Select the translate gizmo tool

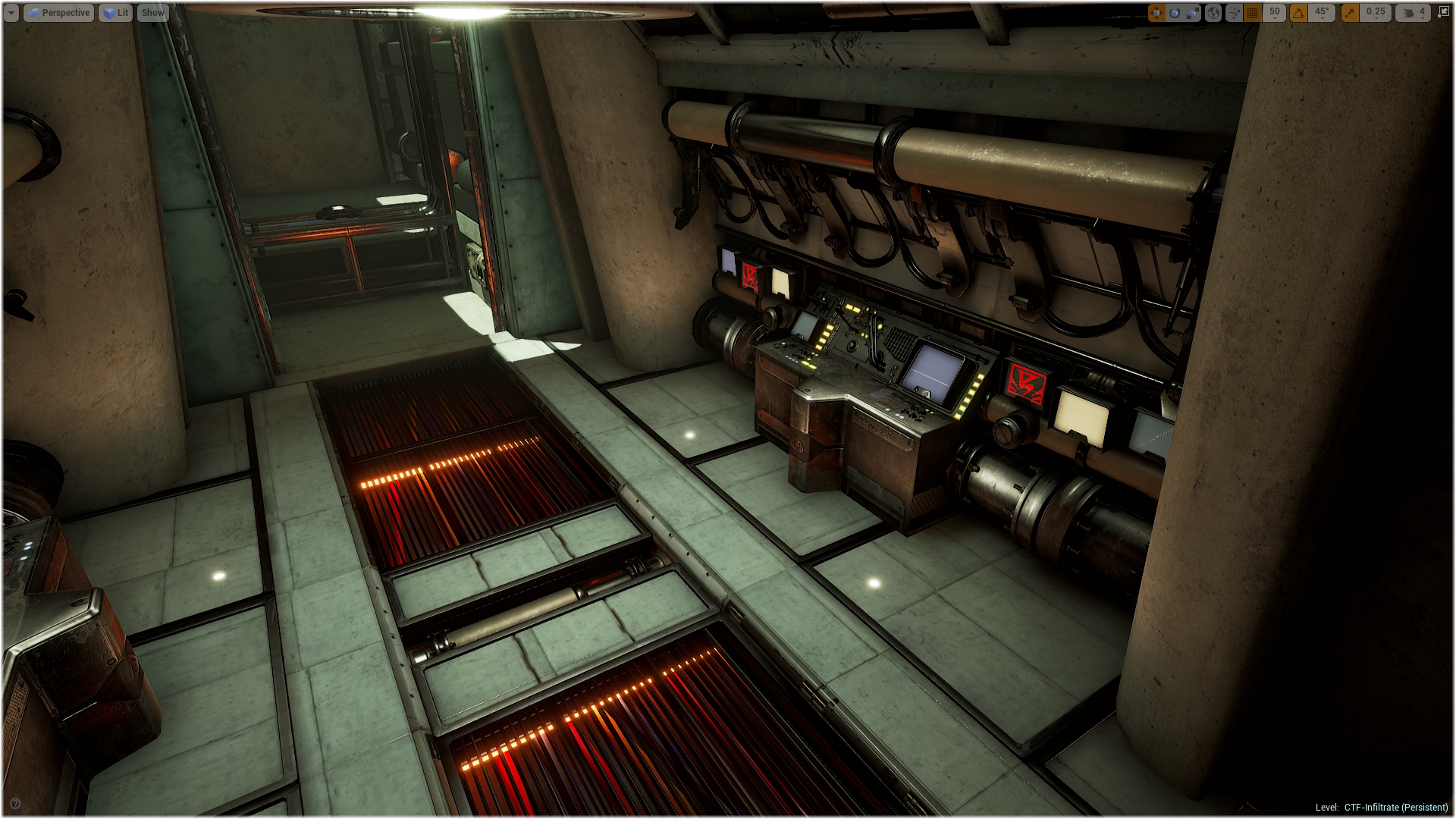coord(1156,13)
